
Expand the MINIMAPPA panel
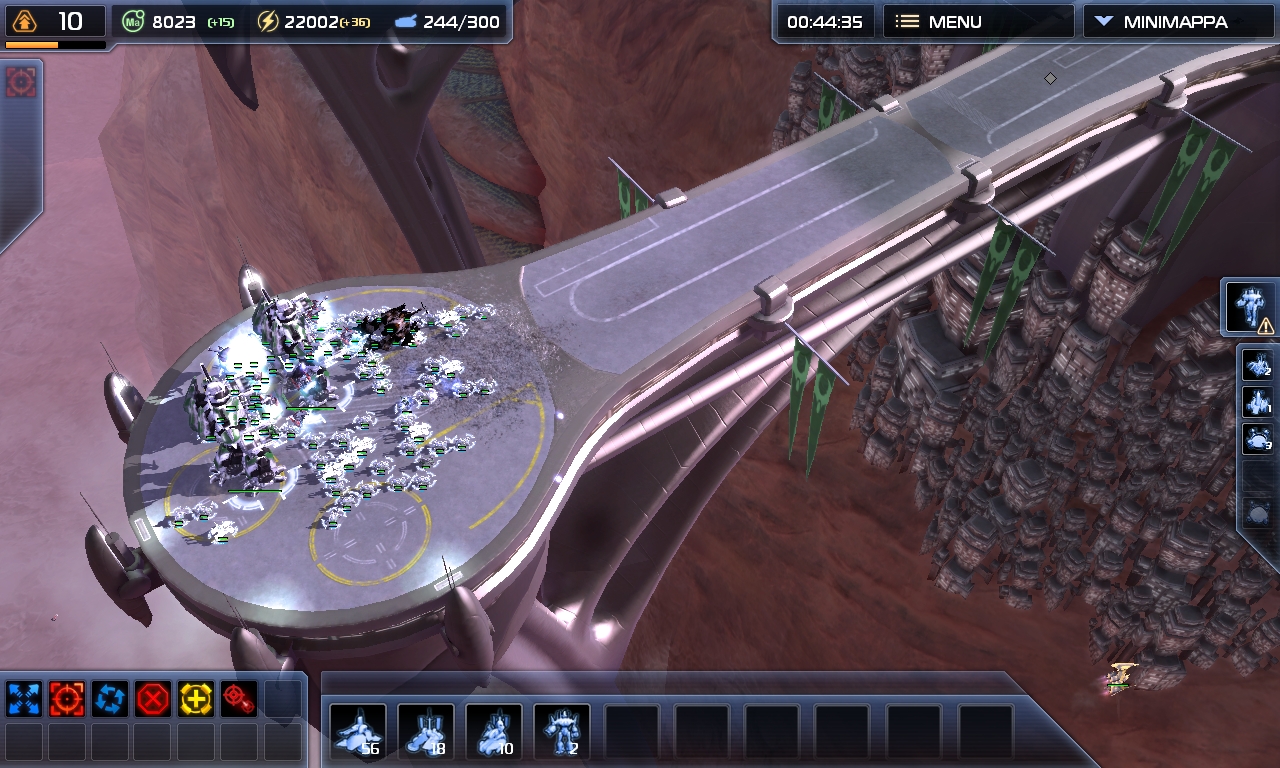1178,22
